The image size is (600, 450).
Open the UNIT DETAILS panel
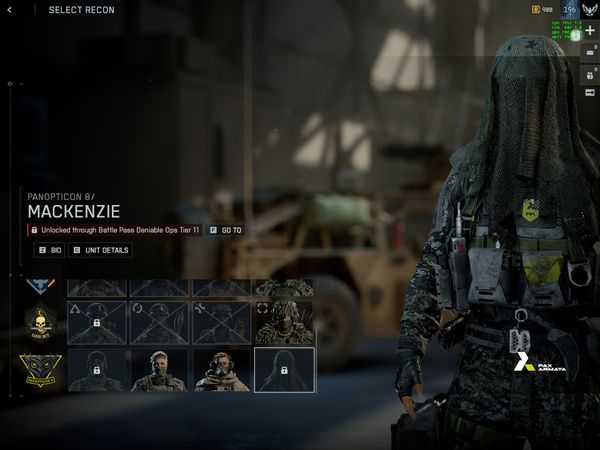coord(100,250)
